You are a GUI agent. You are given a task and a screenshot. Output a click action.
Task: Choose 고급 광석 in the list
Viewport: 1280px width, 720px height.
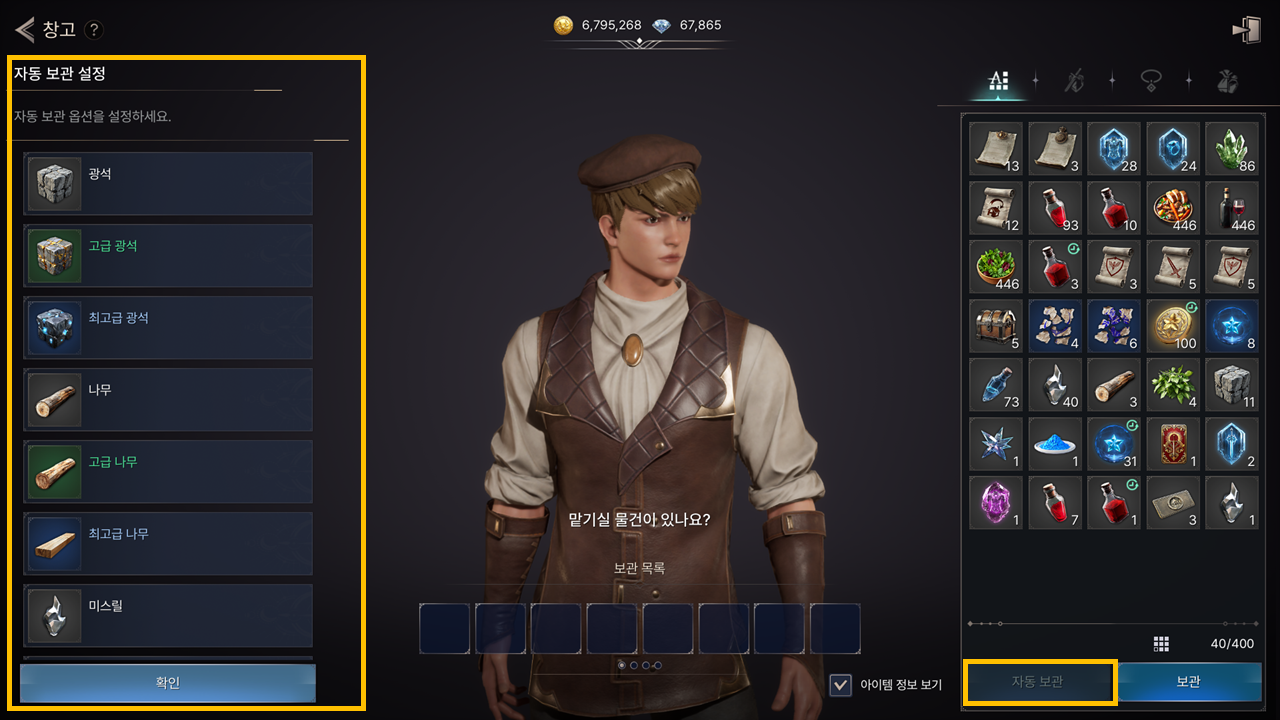pos(168,255)
